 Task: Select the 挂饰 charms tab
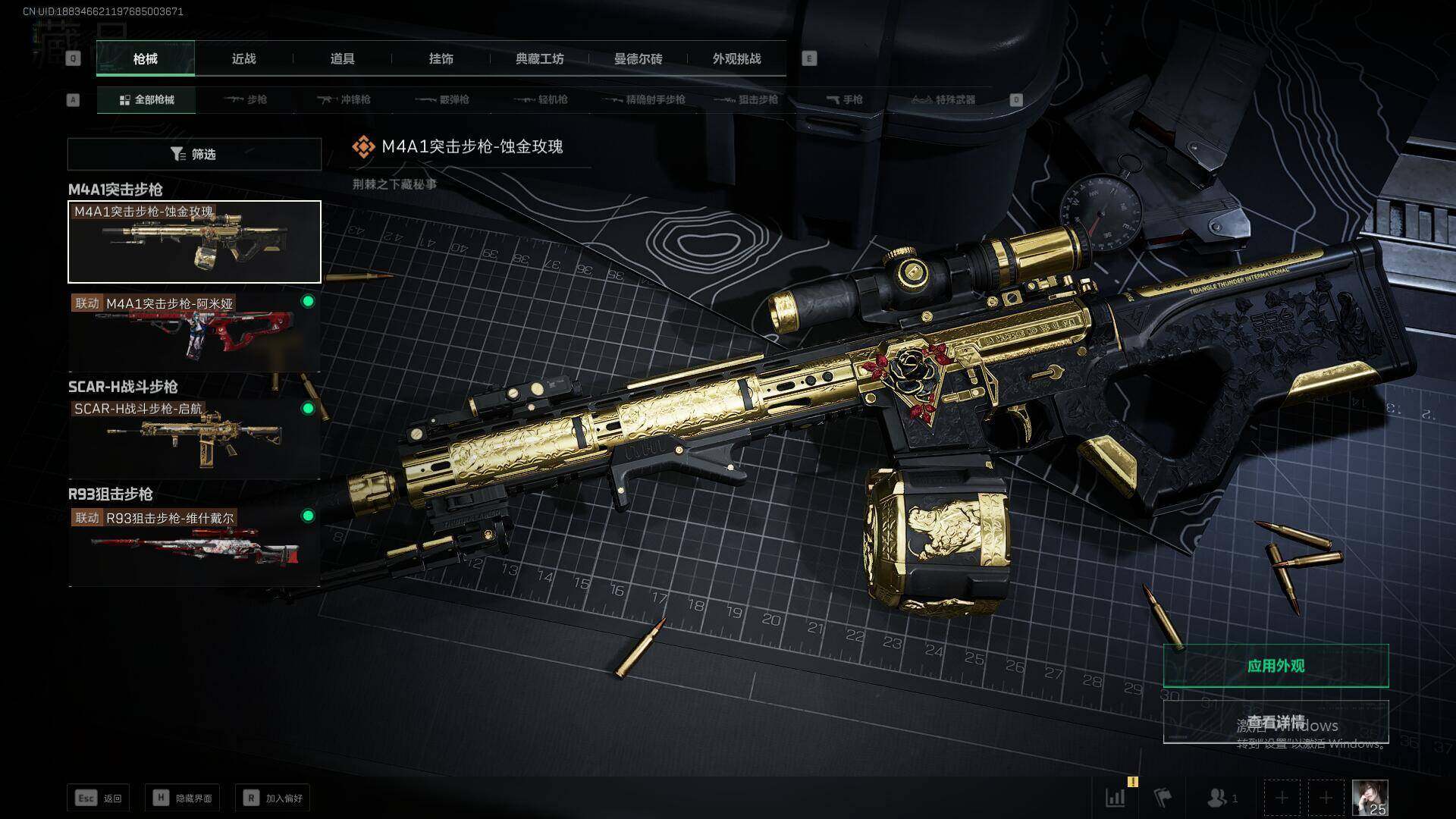coord(441,59)
